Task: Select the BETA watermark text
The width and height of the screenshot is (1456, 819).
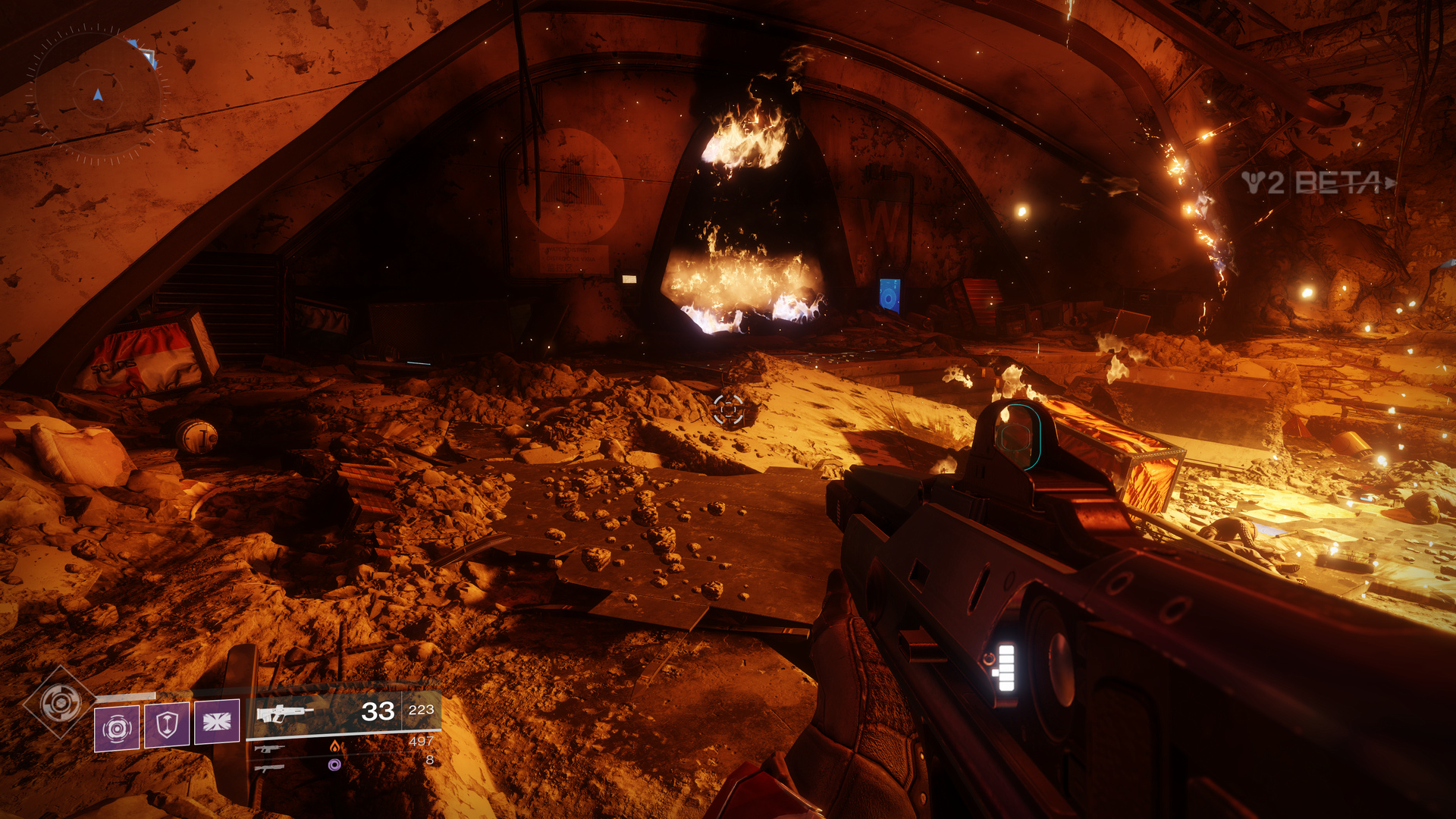Action: (1338, 180)
